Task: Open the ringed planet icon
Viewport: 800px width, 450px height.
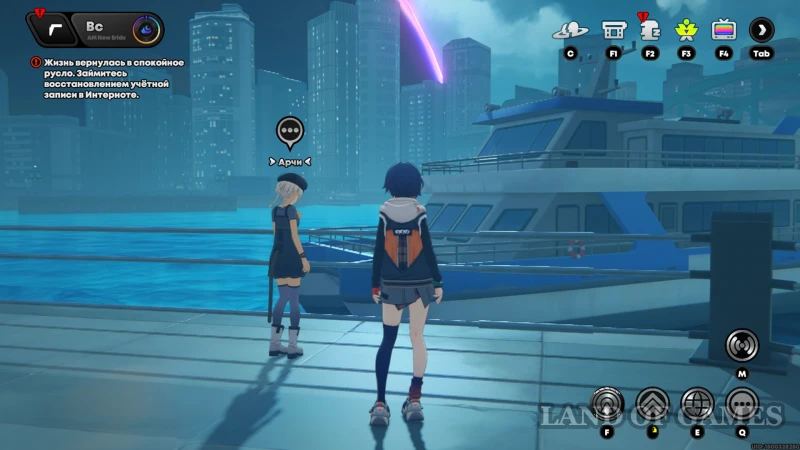Action: (x=570, y=30)
